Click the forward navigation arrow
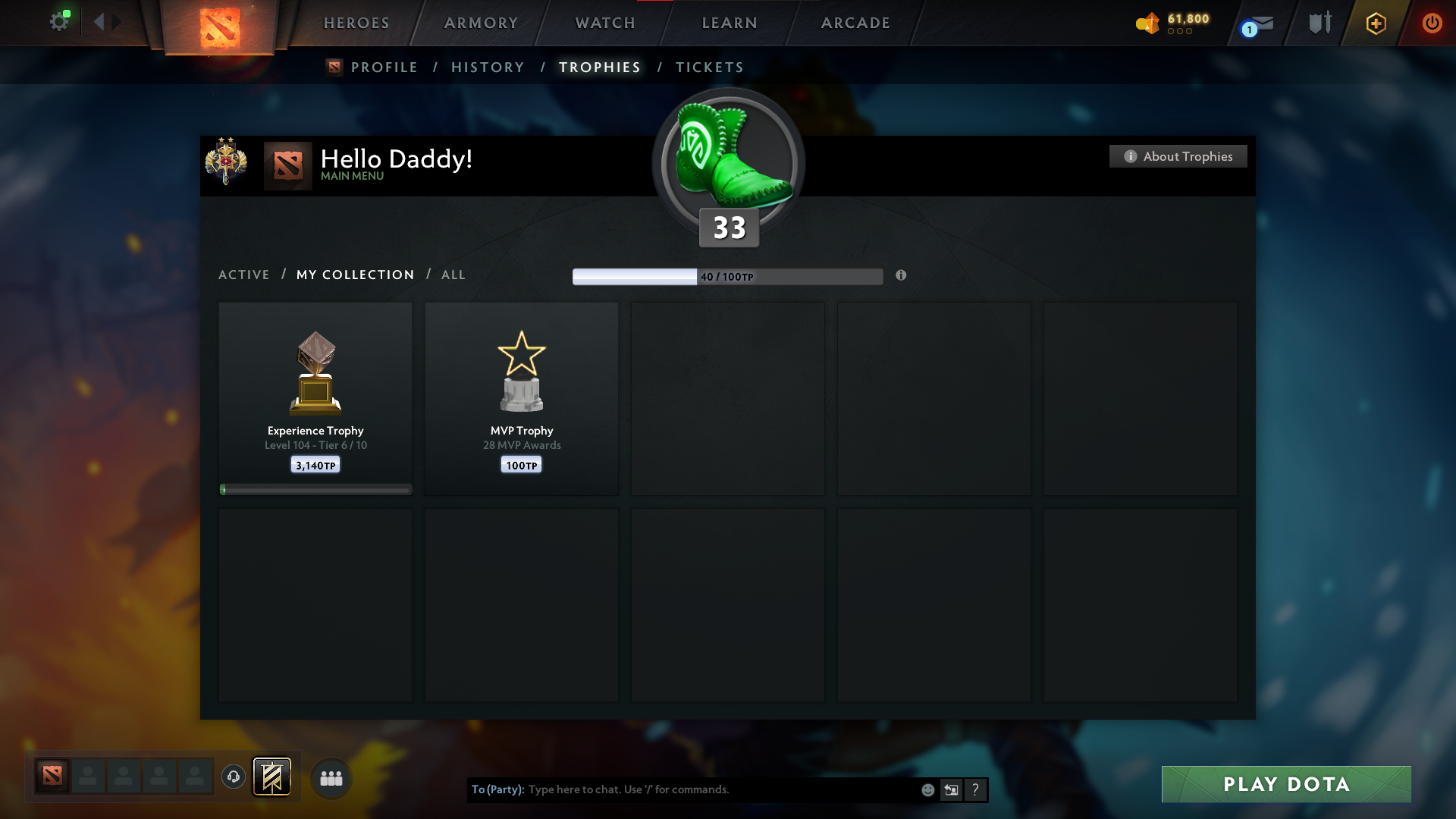 pos(116,21)
